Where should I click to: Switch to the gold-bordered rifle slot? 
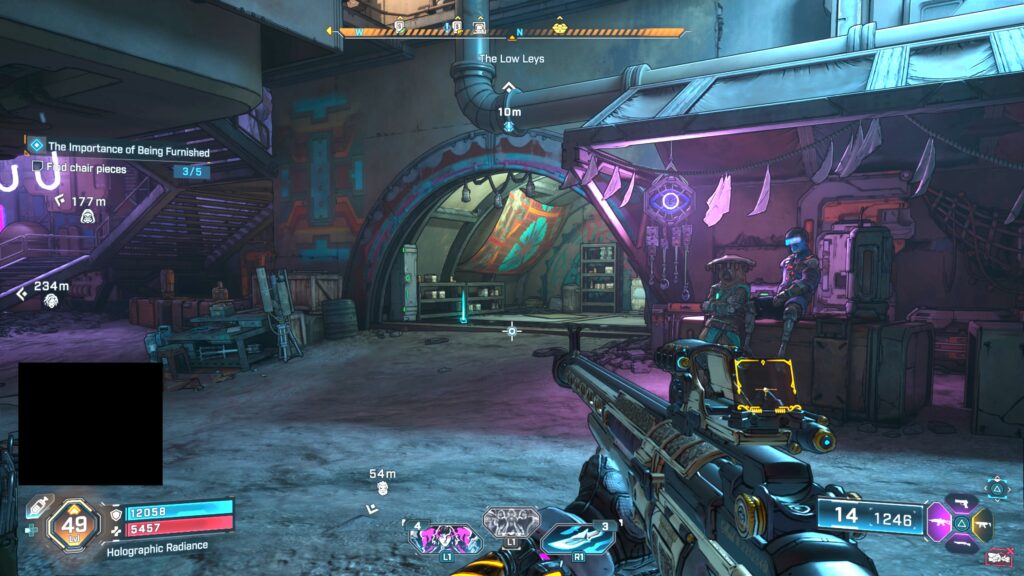click(x=982, y=521)
